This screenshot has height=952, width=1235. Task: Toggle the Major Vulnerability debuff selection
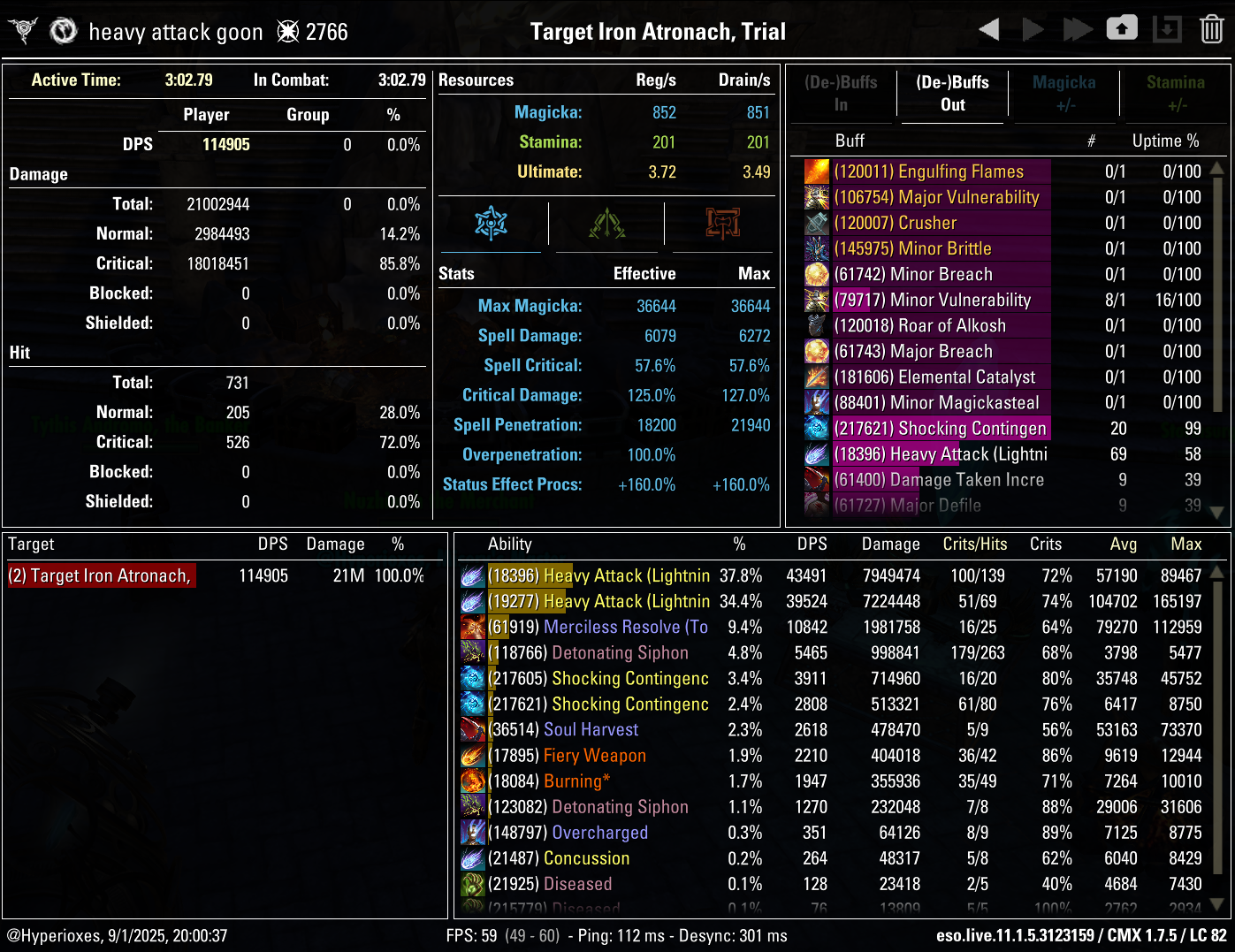(937, 197)
